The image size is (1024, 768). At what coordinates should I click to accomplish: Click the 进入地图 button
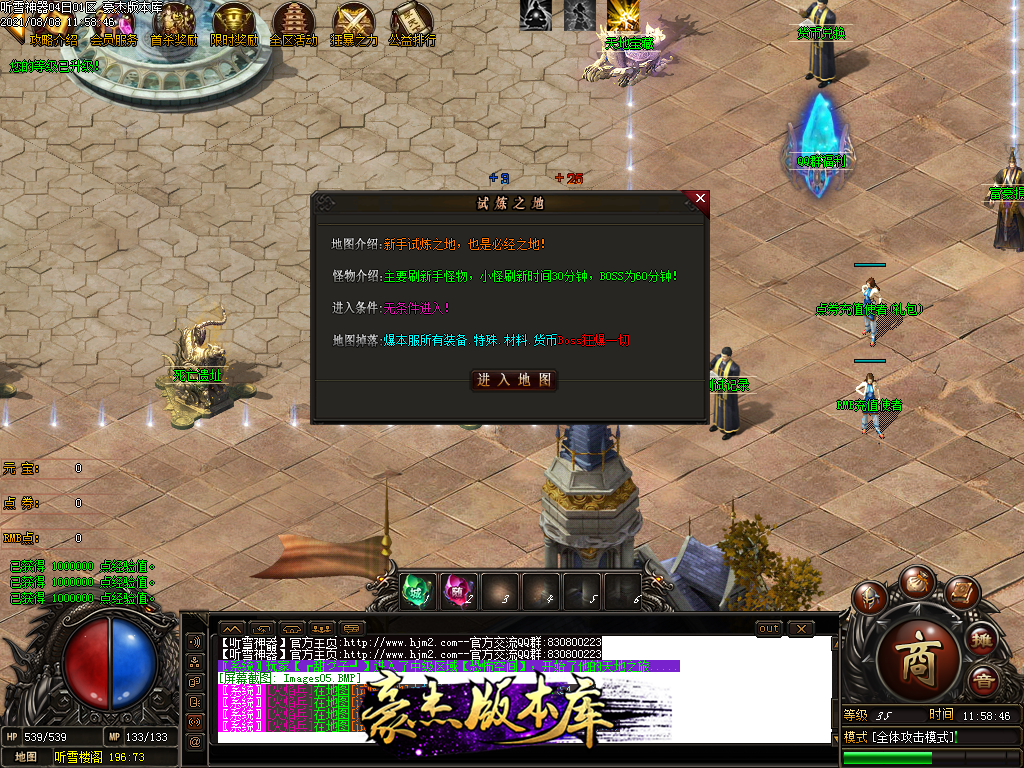[514, 380]
